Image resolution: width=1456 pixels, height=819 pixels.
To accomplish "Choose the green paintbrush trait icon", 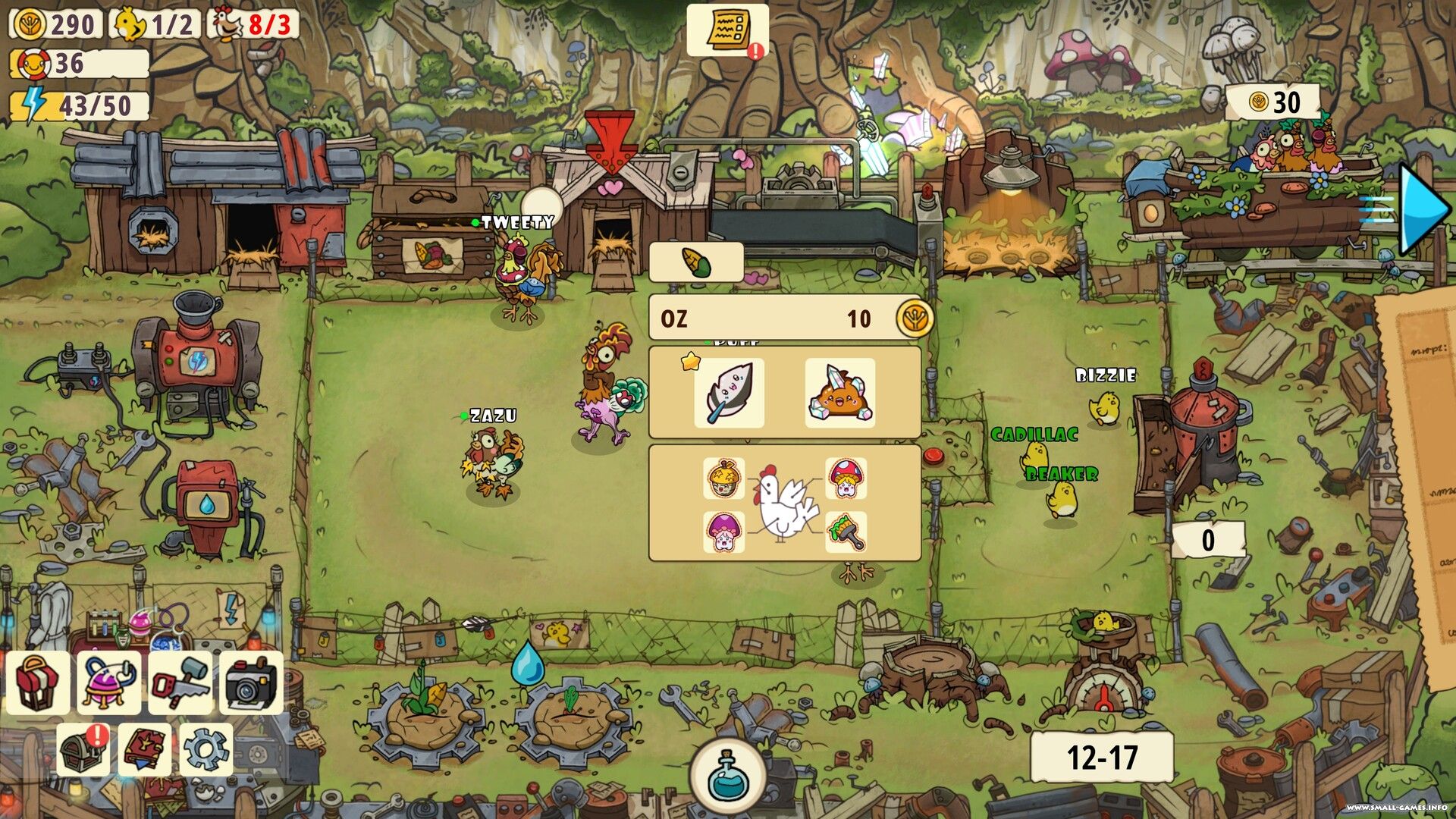I will pyautogui.click(x=846, y=532).
